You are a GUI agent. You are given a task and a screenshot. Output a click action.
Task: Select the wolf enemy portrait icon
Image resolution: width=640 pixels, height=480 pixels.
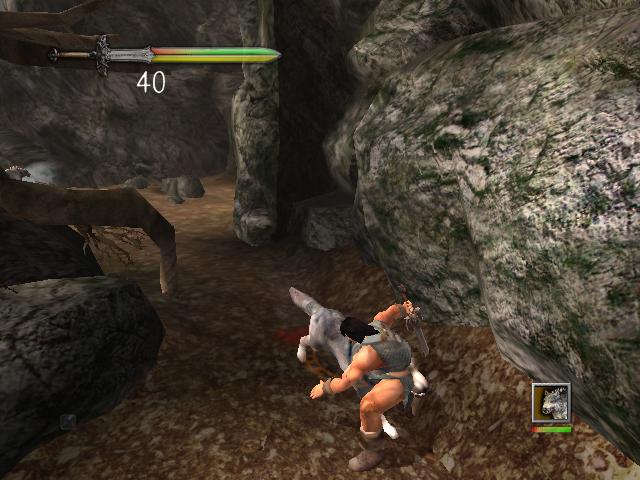(x=551, y=403)
